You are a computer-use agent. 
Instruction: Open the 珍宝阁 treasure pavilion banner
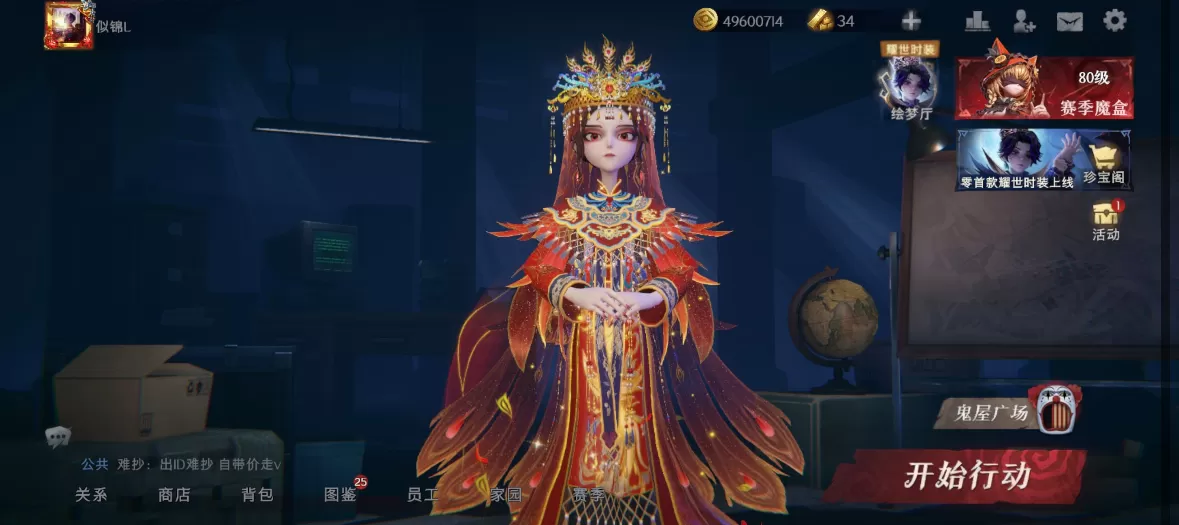coord(1044,160)
